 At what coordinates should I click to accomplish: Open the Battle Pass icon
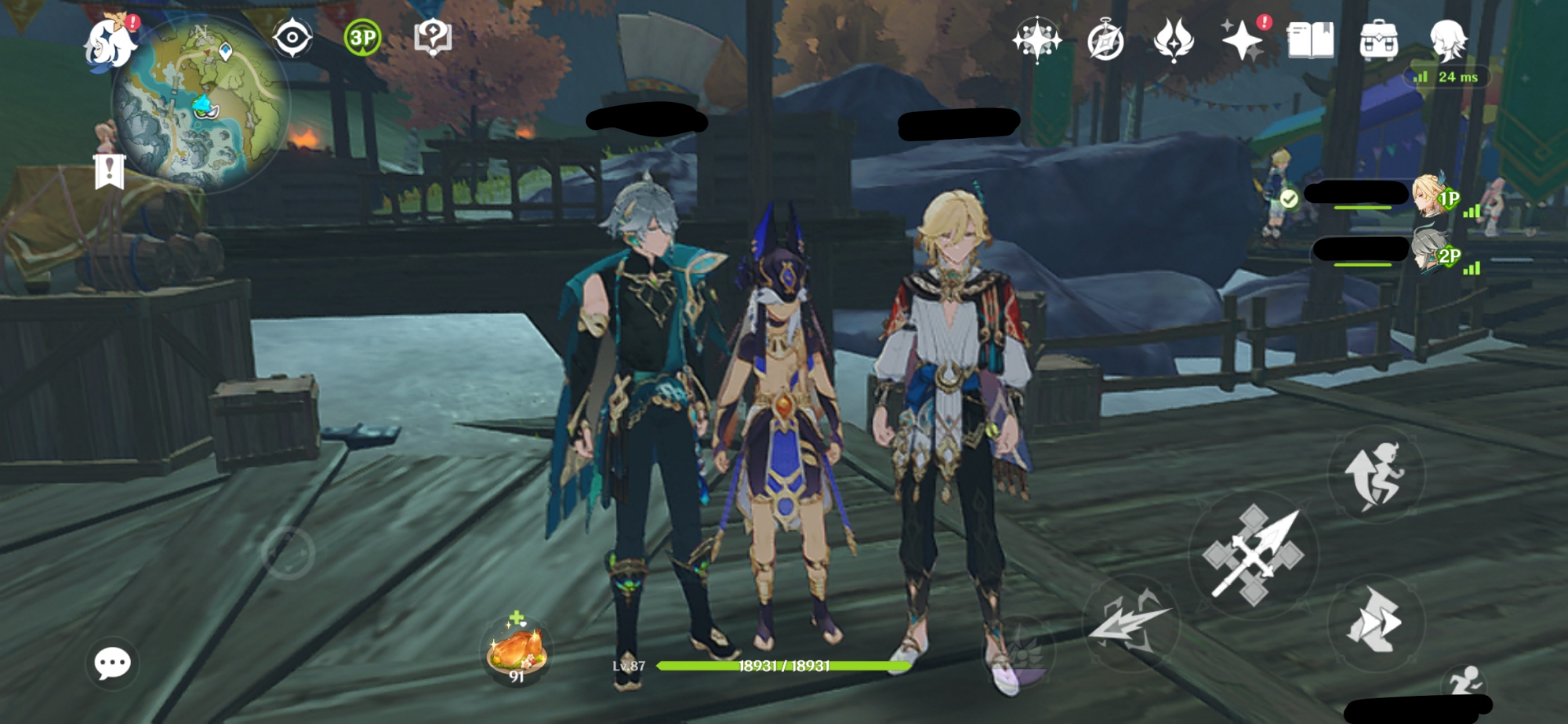point(1174,39)
